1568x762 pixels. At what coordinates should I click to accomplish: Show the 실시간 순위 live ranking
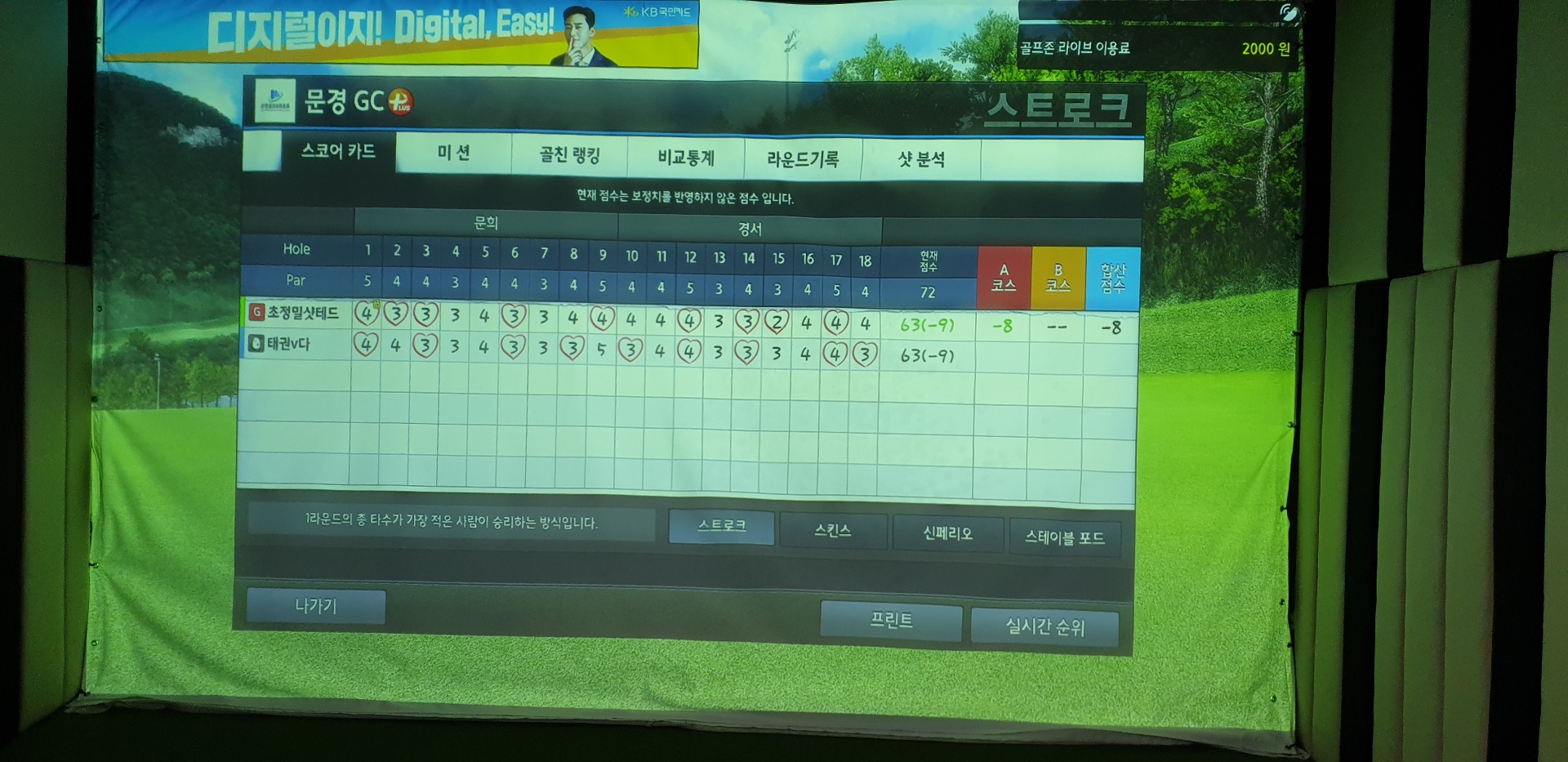click(1045, 626)
